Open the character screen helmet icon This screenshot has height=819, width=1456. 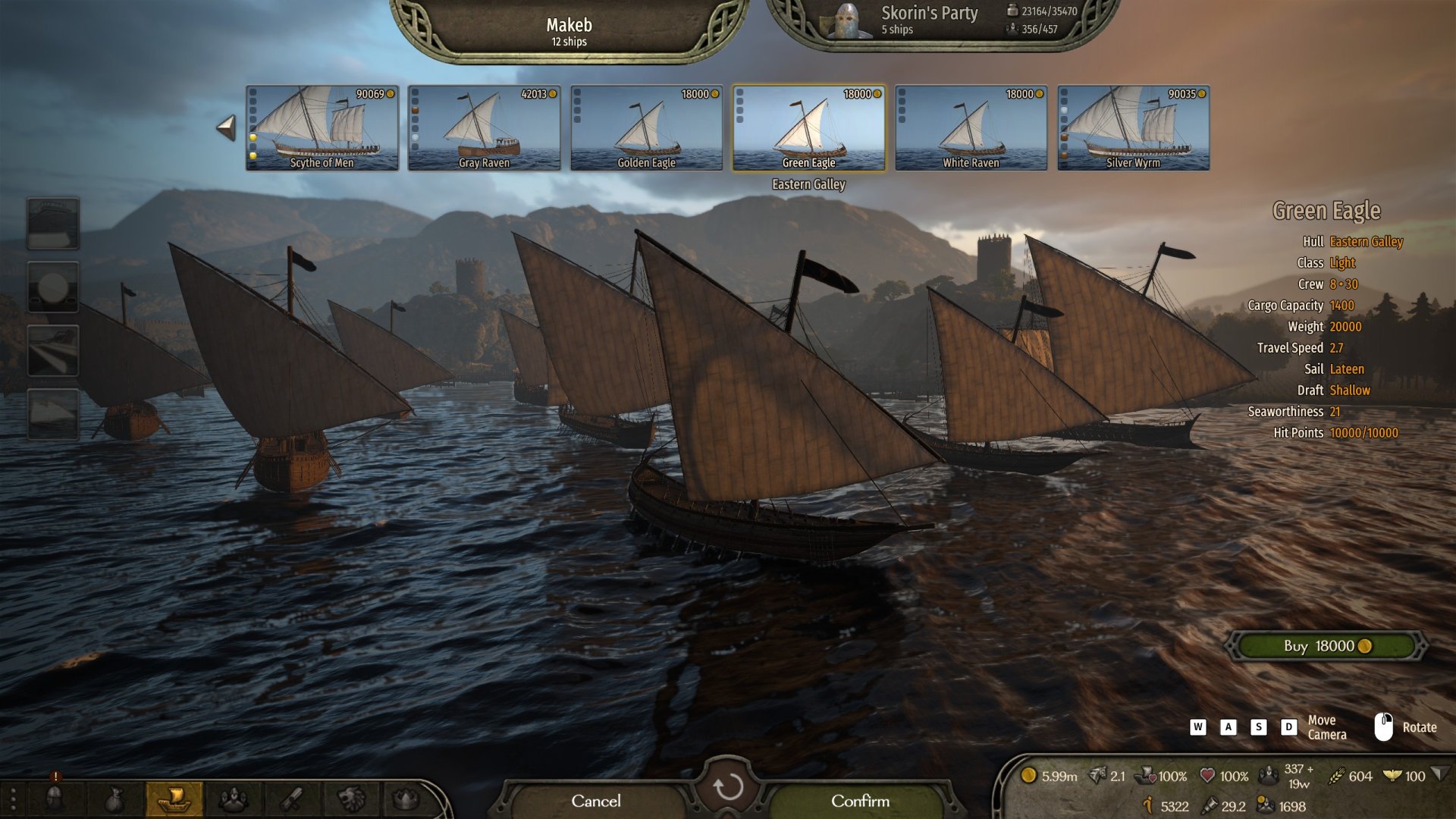[x=55, y=799]
